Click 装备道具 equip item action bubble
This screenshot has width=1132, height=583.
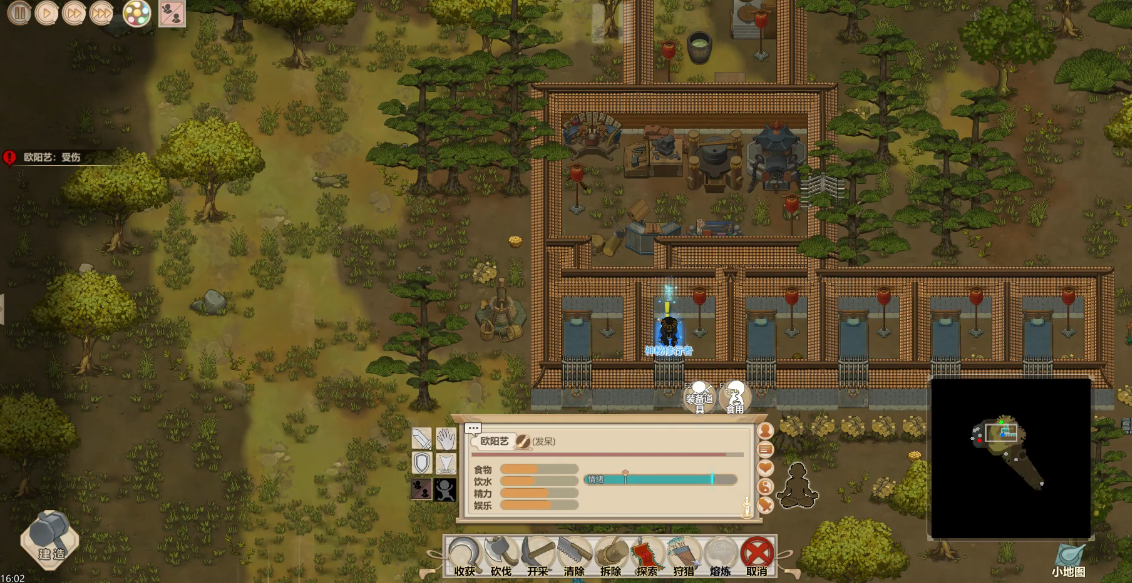pyautogui.click(x=699, y=397)
